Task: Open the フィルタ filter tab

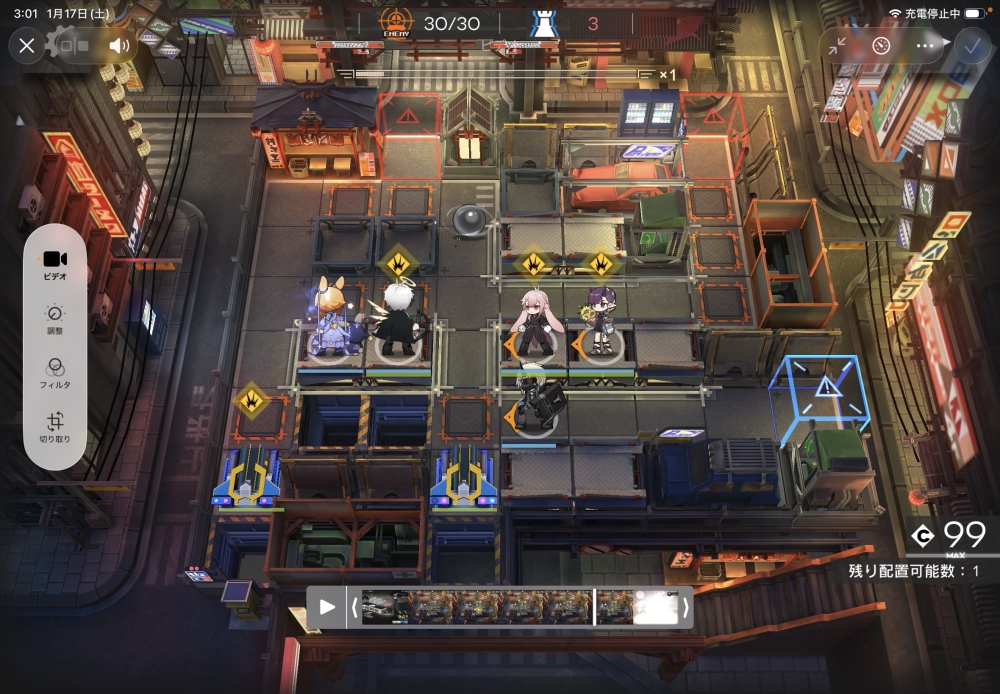Action: pyautogui.click(x=55, y=373)
